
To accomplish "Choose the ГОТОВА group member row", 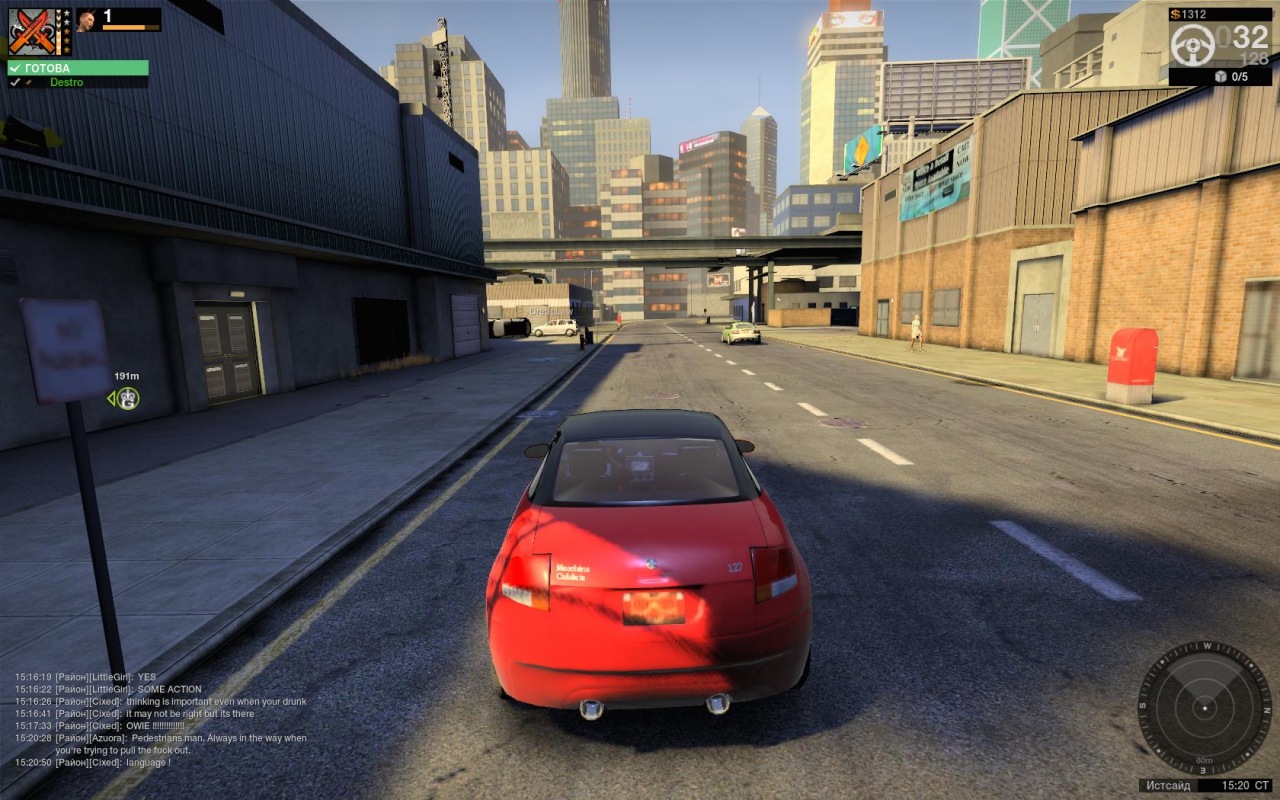I will tap(77, 68).
